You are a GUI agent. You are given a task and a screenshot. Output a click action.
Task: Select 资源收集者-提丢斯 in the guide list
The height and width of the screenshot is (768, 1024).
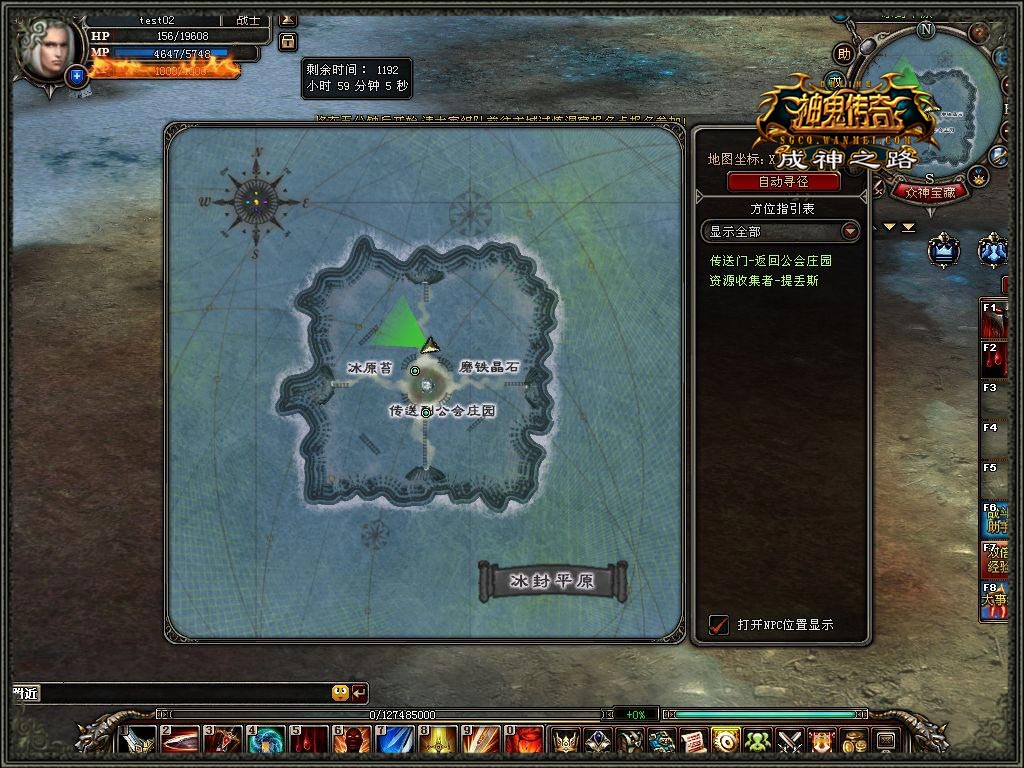[764, 281]
